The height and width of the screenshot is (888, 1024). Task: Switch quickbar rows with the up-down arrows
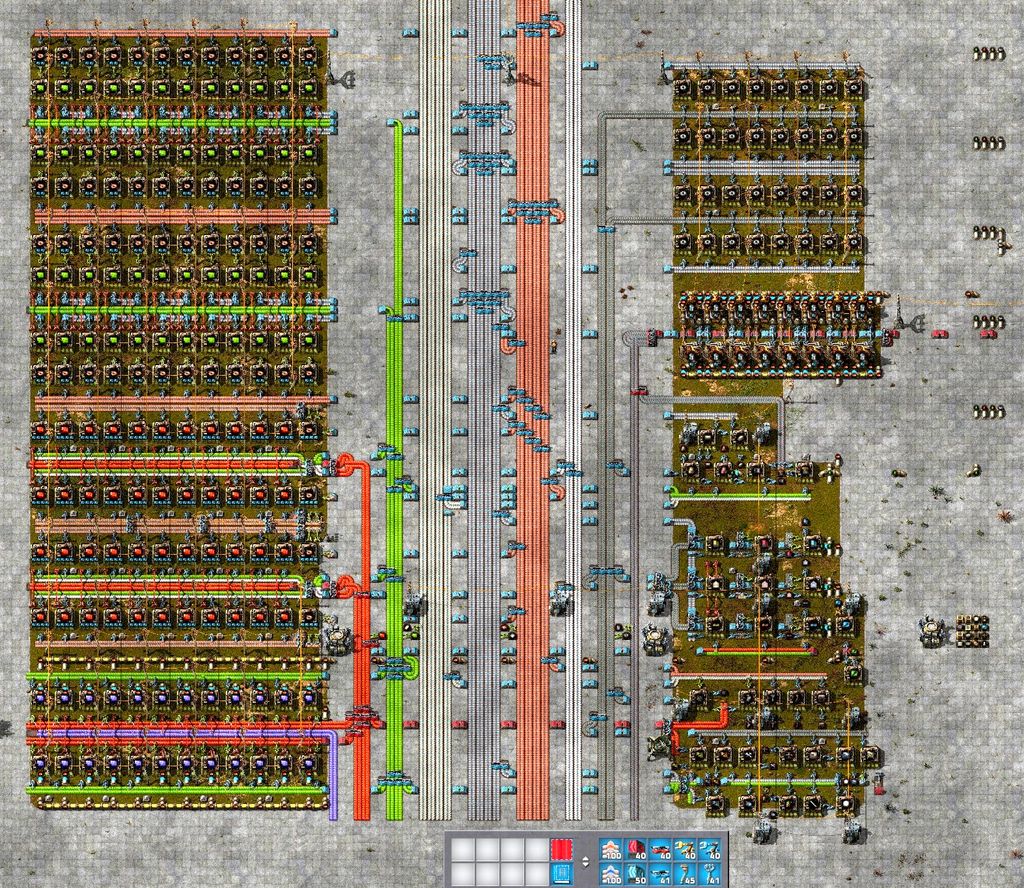coord(585,862)
